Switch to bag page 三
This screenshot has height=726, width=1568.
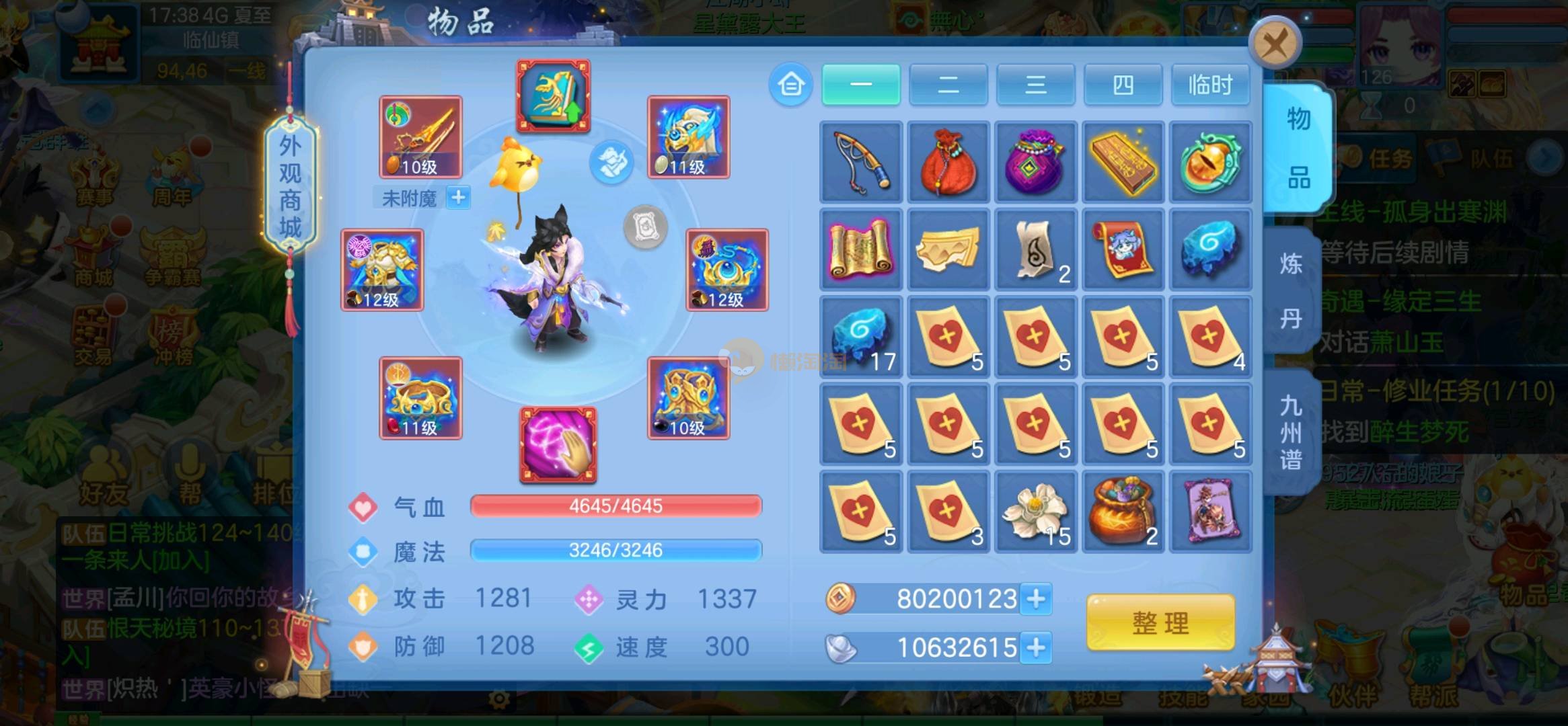point(1035,85)
